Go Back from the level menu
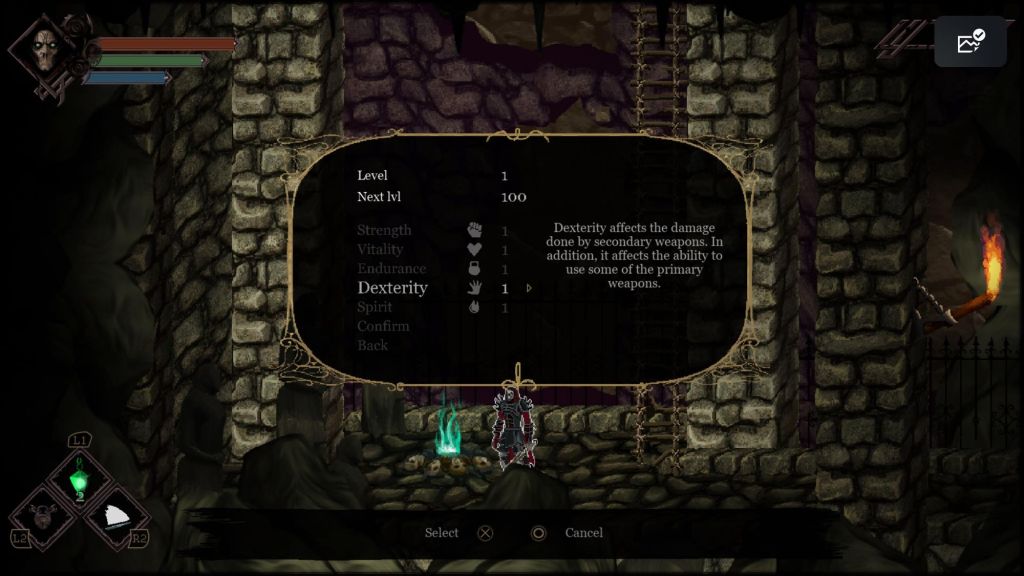Image resolution: width=1024 pixels, height=576 pixels. (372, 345)
